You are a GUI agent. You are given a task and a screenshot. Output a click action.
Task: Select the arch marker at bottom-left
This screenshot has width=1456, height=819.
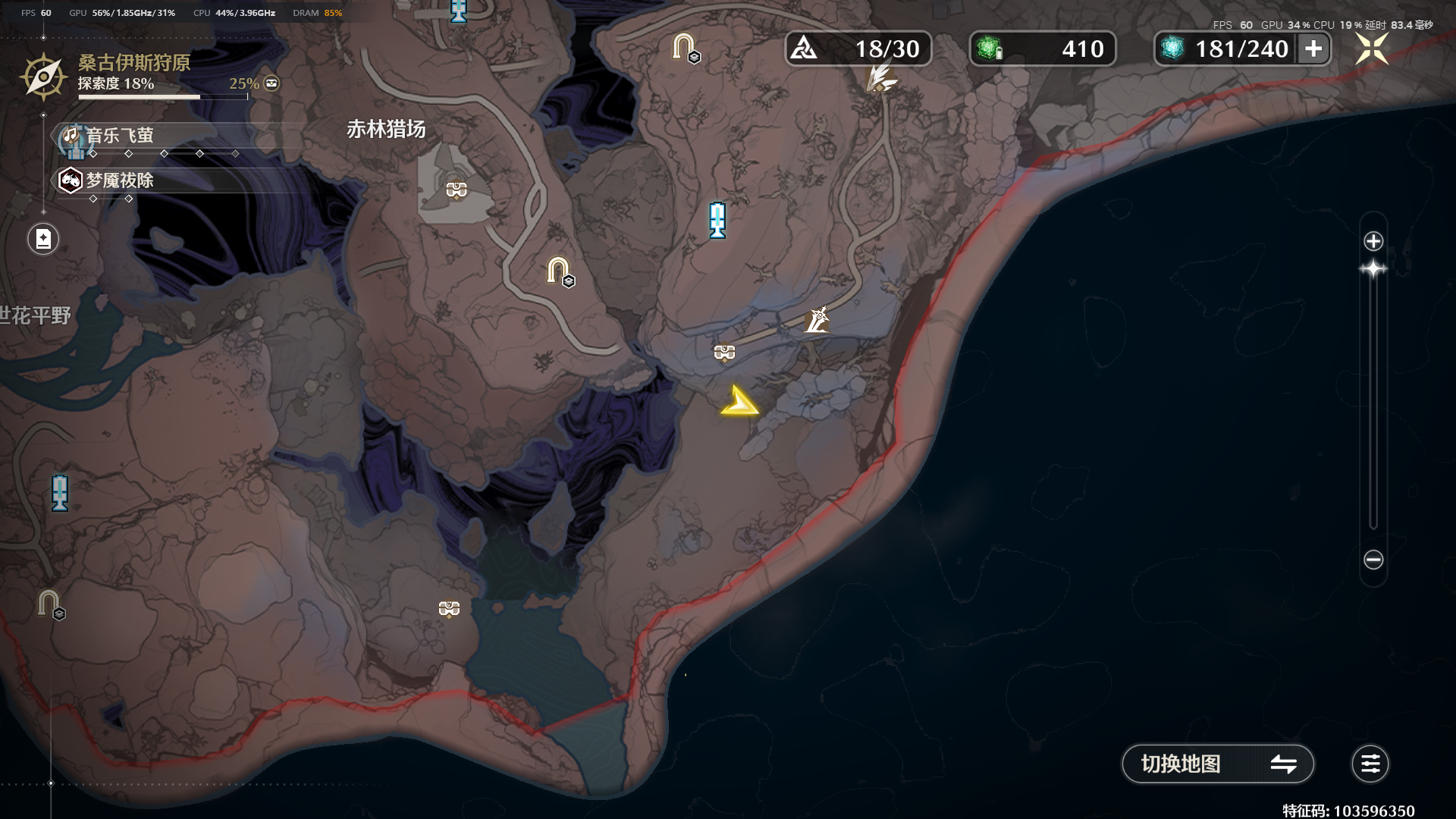tap(49, 604)
